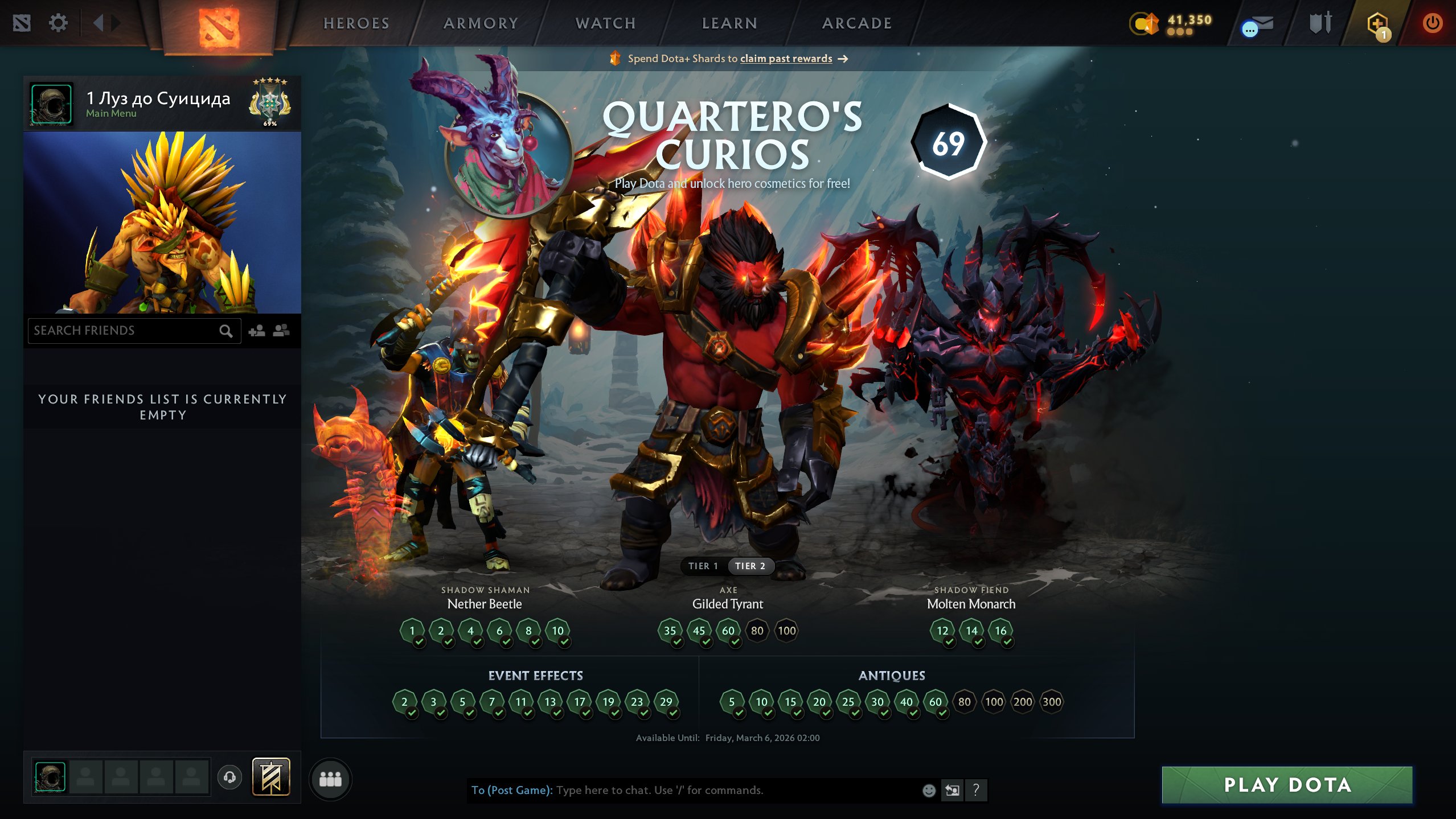Viewport: 1456px width, 819px height.
Task: Follow the claim past rewards link
Action: (x=785, y=59)
